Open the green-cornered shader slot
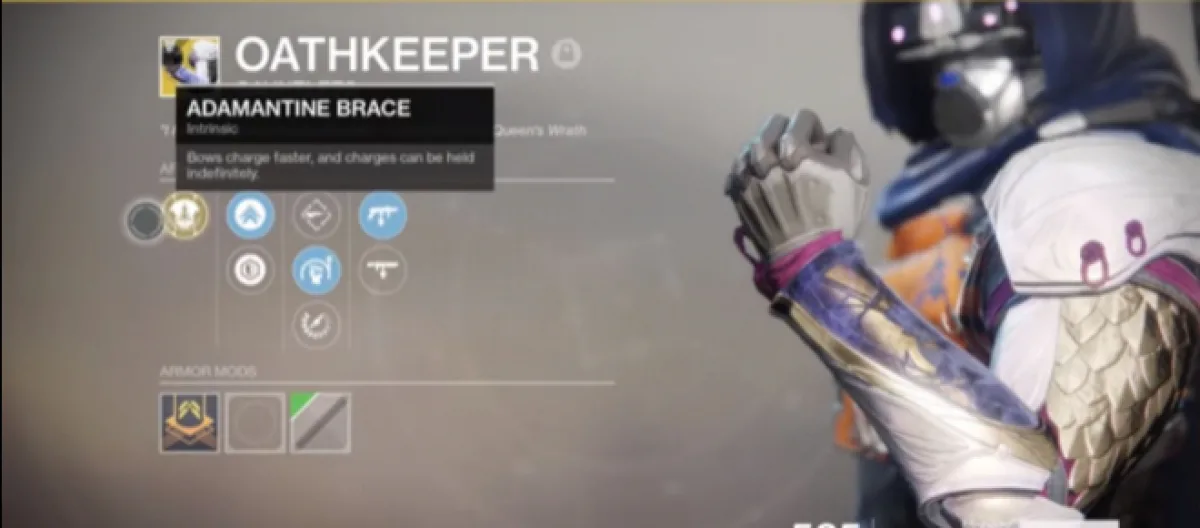 (x=320, y=422)
